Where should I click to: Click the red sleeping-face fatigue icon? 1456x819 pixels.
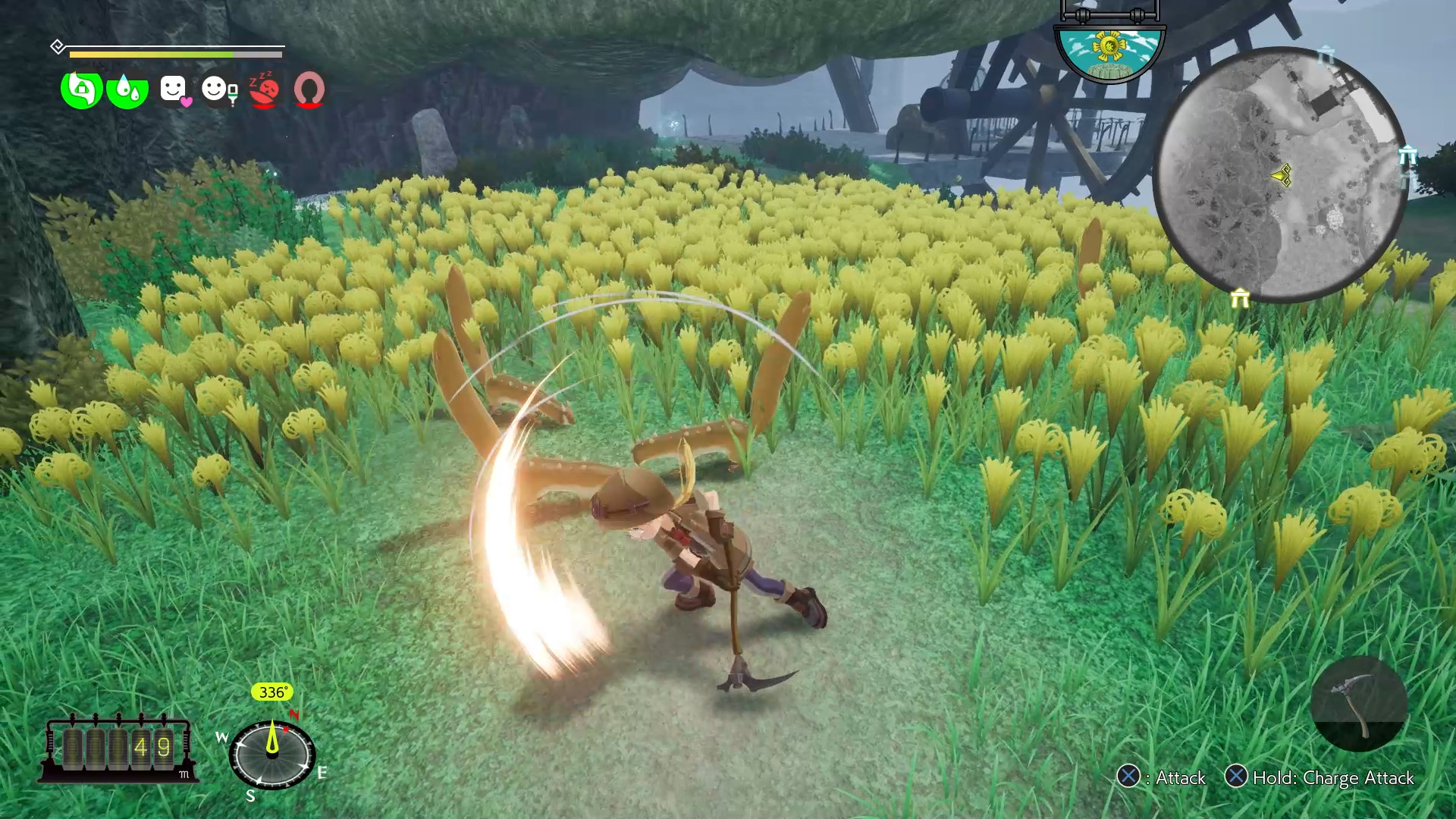[x=264, y=89]
